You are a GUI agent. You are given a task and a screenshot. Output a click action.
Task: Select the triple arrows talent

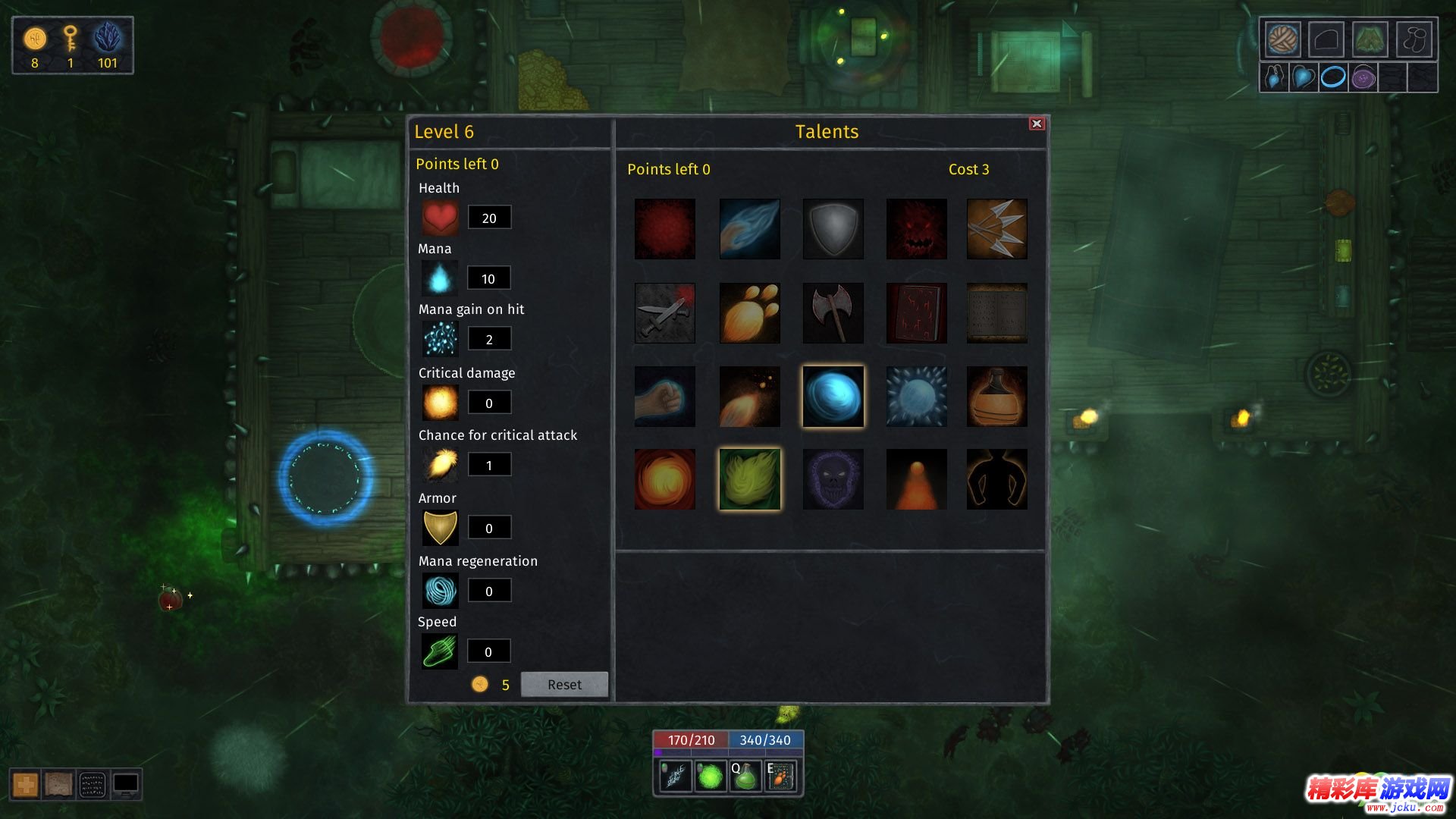[996, 229]
